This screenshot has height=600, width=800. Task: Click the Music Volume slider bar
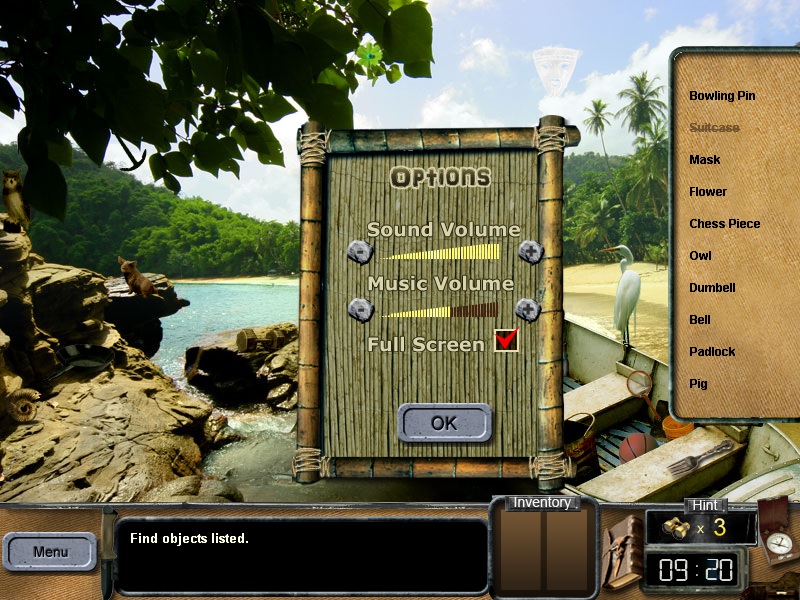(x=439, y=310)
